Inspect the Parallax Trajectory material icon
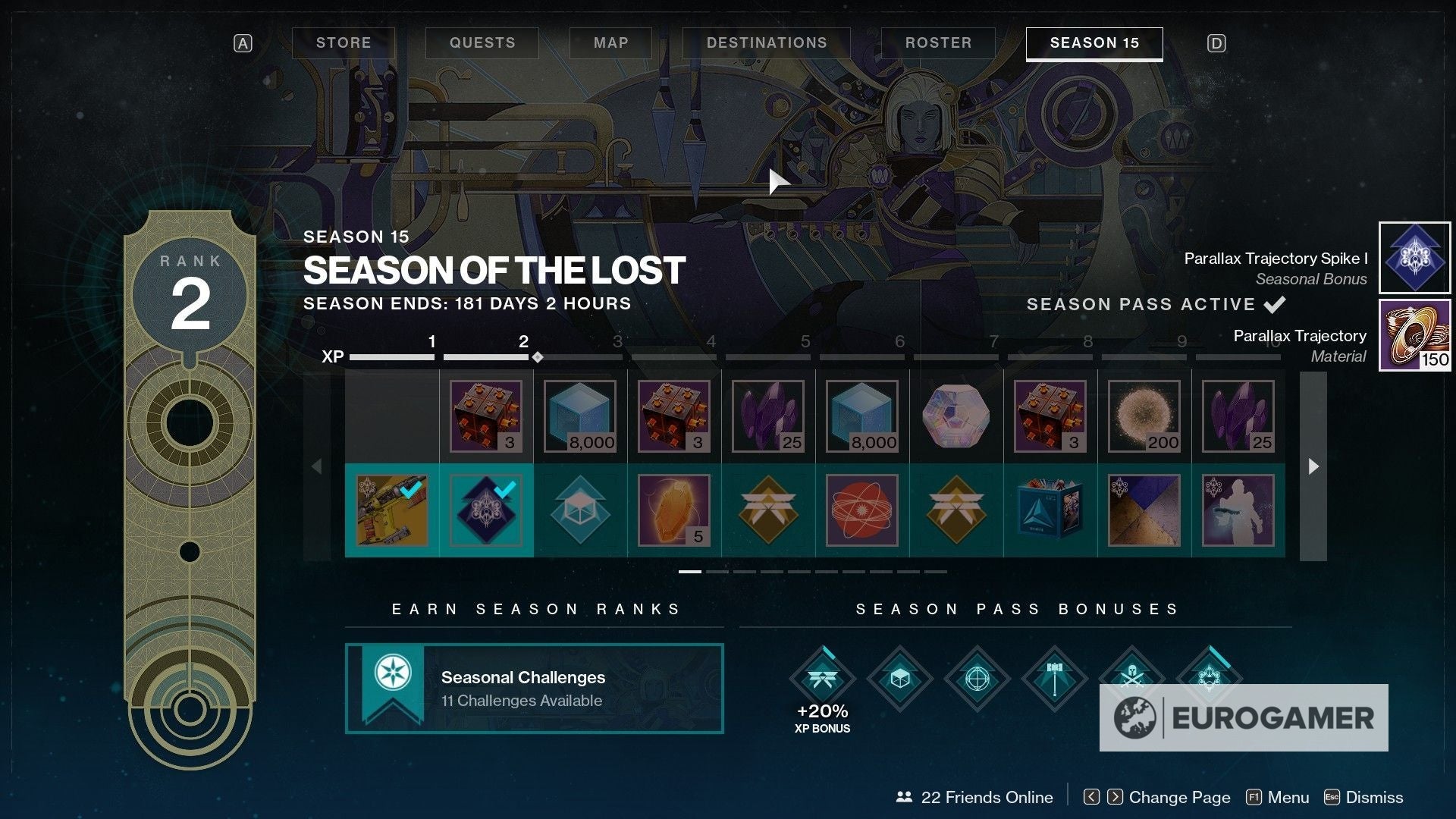 1414,335
